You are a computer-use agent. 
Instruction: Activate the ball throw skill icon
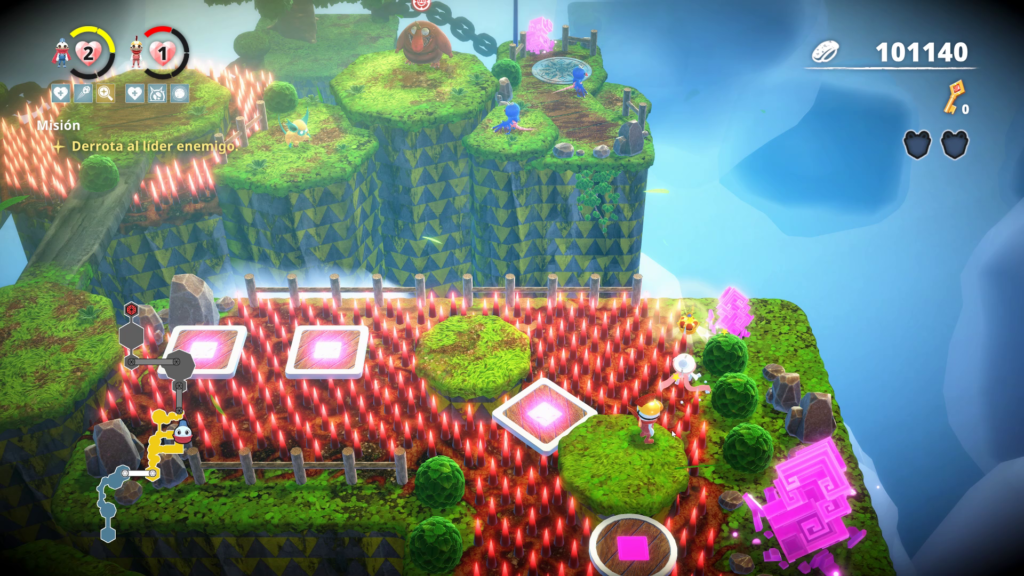(x=83, y=93)
